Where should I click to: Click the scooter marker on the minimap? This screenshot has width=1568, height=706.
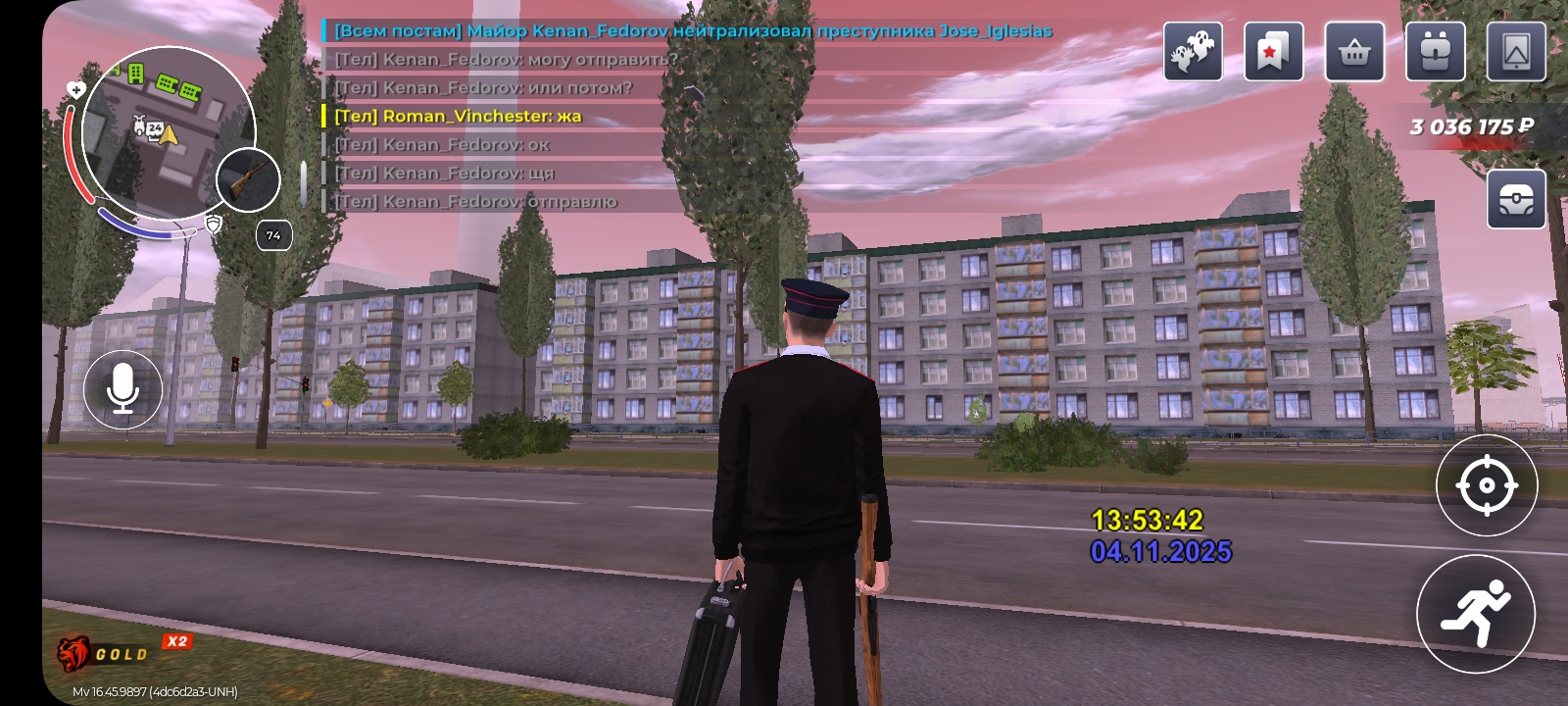click(140, 125)
